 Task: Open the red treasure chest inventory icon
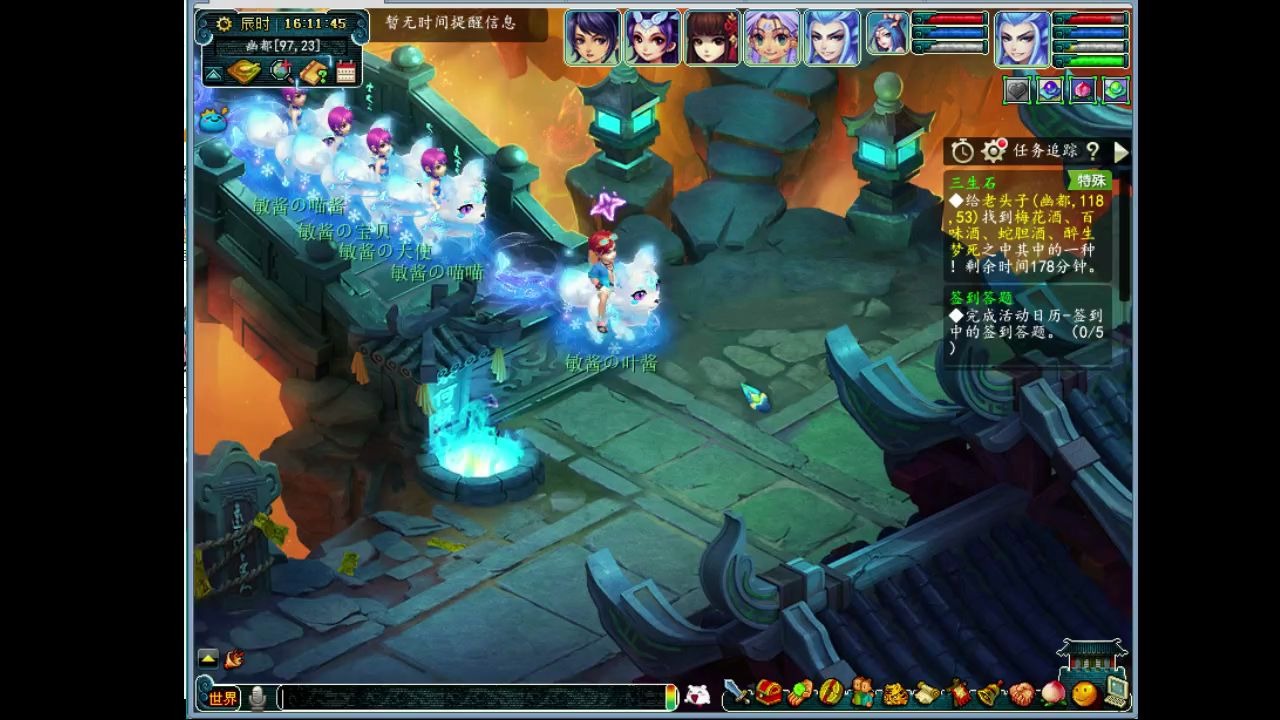pyautogui.click(x=768, y=692)
